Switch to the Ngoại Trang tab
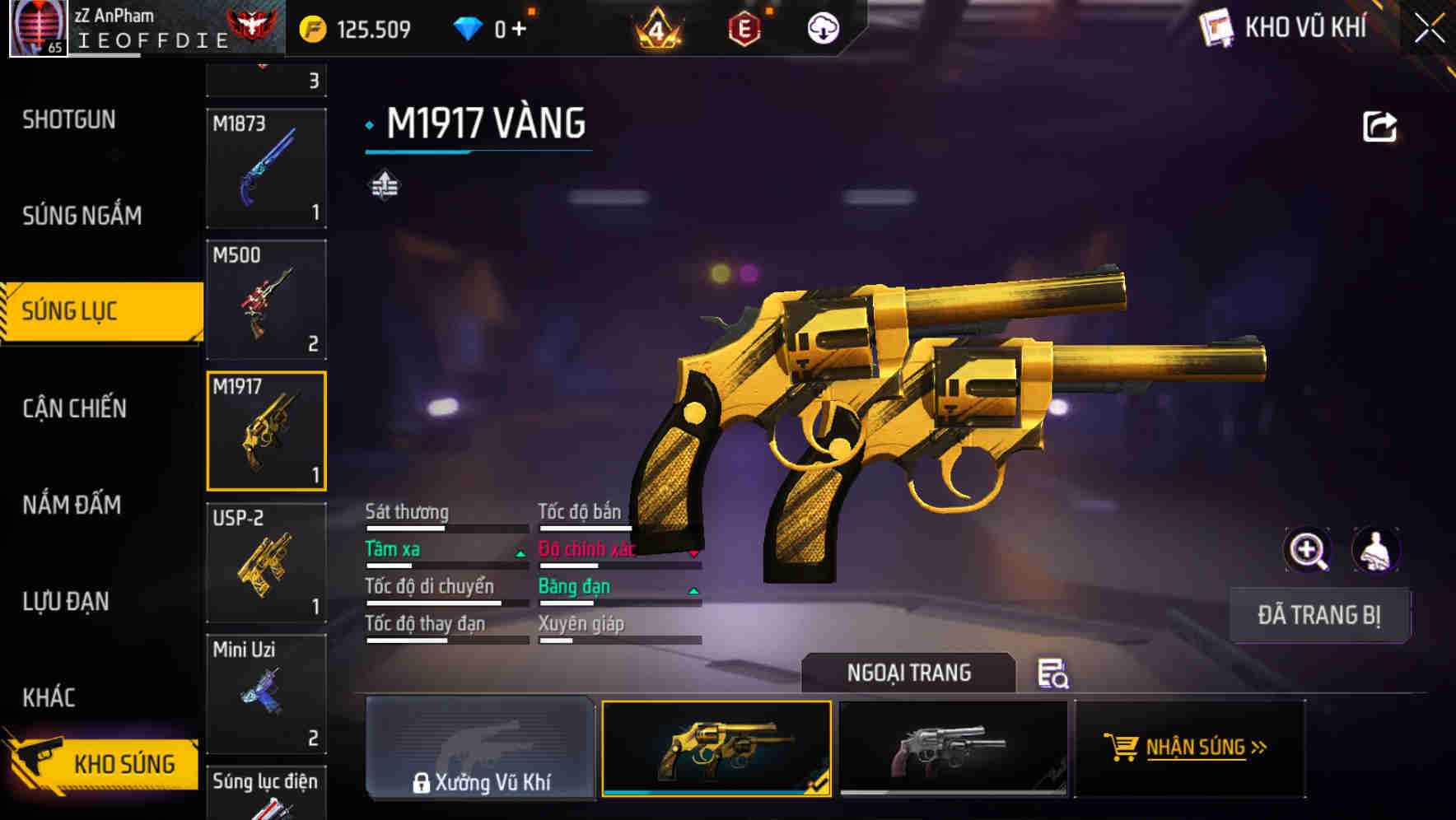This screenshot has height=820, width=1456. (909, 673)
